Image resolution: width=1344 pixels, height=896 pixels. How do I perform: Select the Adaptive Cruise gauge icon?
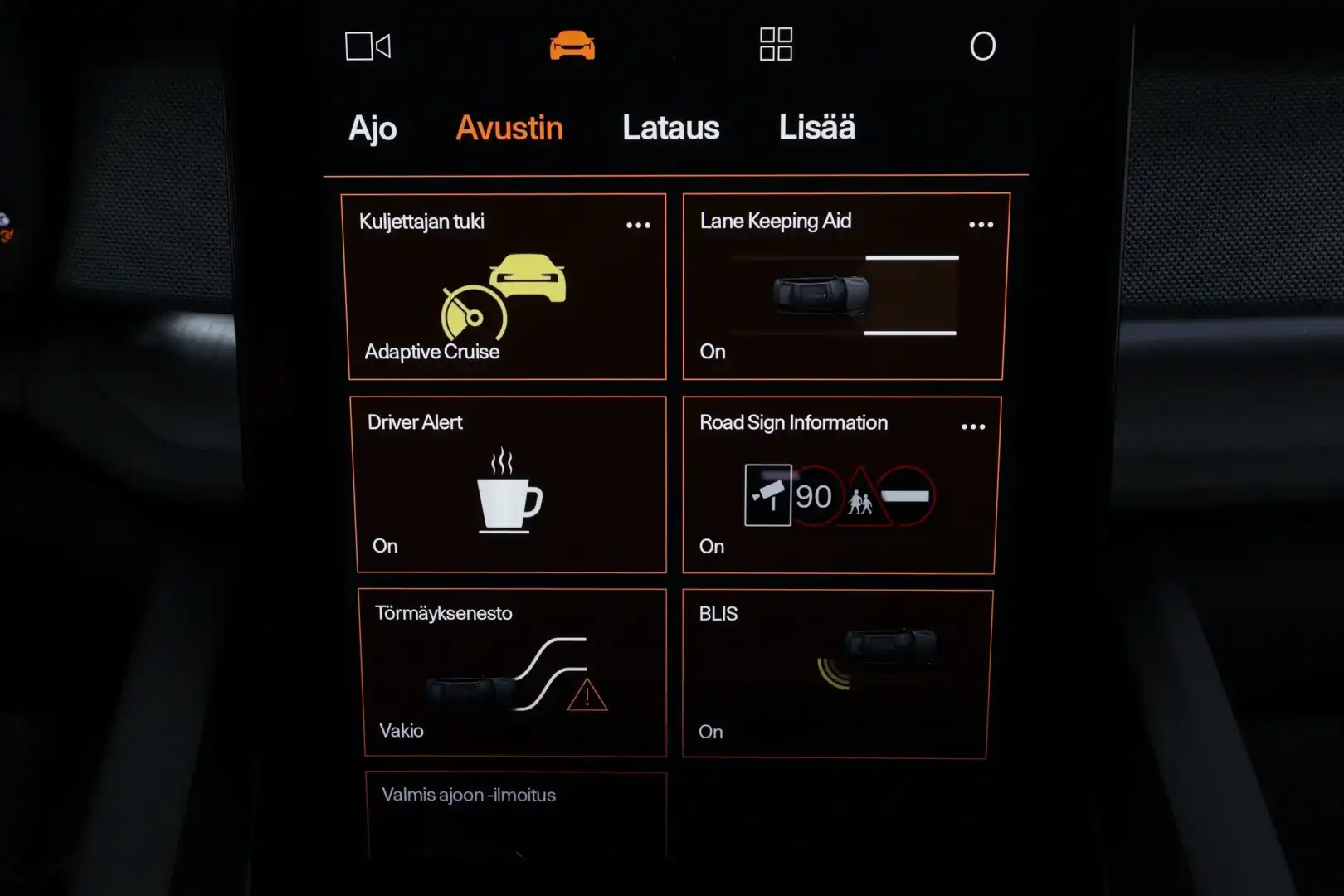click(473, 315)
